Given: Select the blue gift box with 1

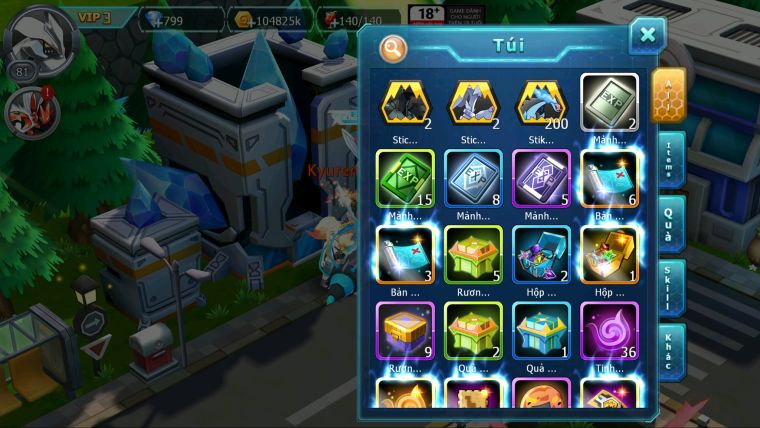Looking at the screenshot, I should point(541,330).
